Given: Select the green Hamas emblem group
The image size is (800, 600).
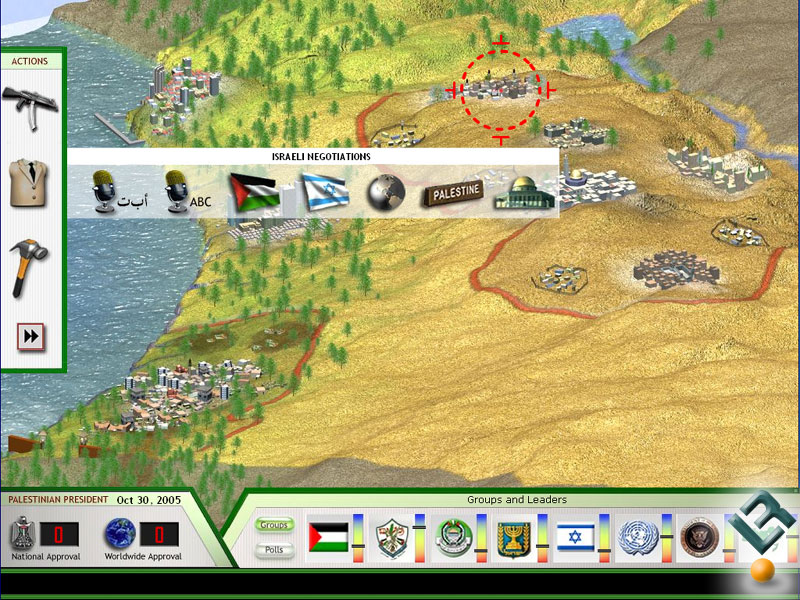Looking at the screenshot, I should click(453, 538).
